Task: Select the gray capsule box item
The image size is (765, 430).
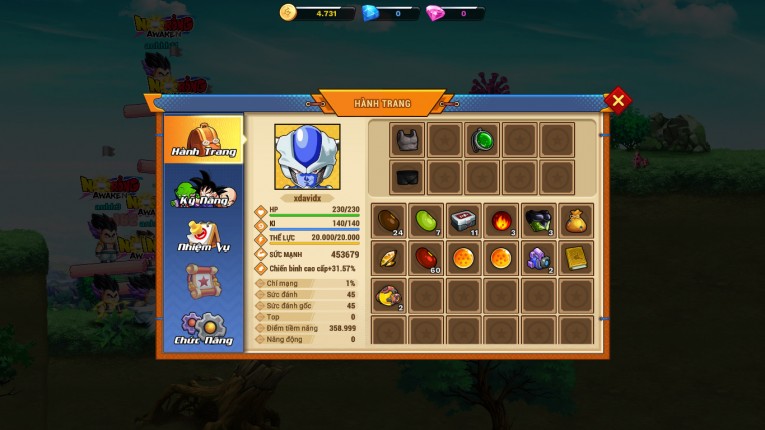Action: point(463,221)
